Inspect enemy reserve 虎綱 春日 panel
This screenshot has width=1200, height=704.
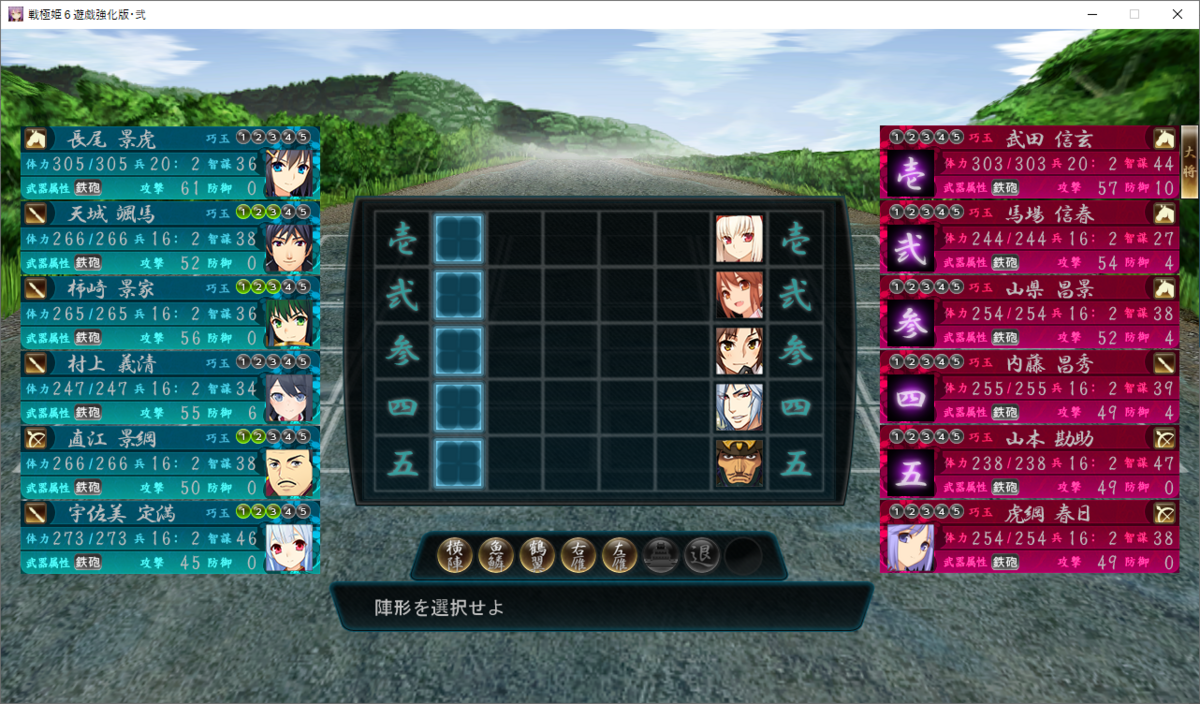tap(1028, 537)
